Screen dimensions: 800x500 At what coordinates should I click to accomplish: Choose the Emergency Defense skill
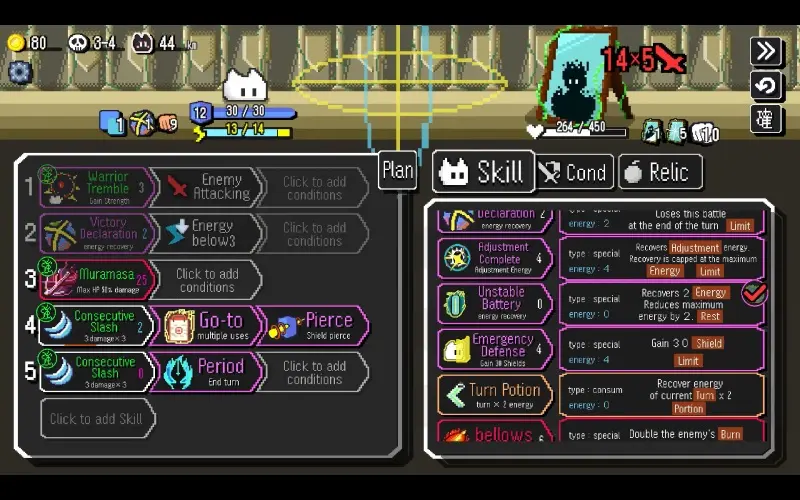pos(495,350)
